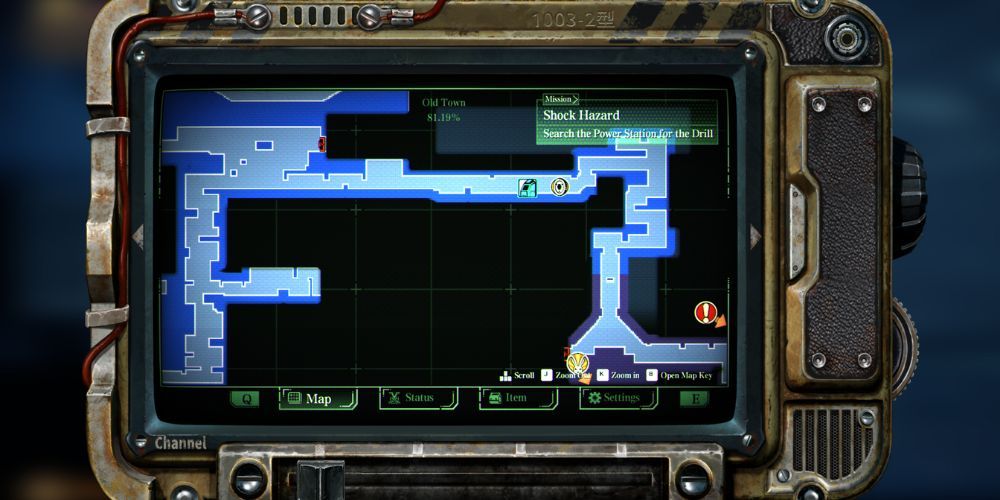Click the red exclamation objective marker
This screenshot has height=500, width=1000.
705,313
